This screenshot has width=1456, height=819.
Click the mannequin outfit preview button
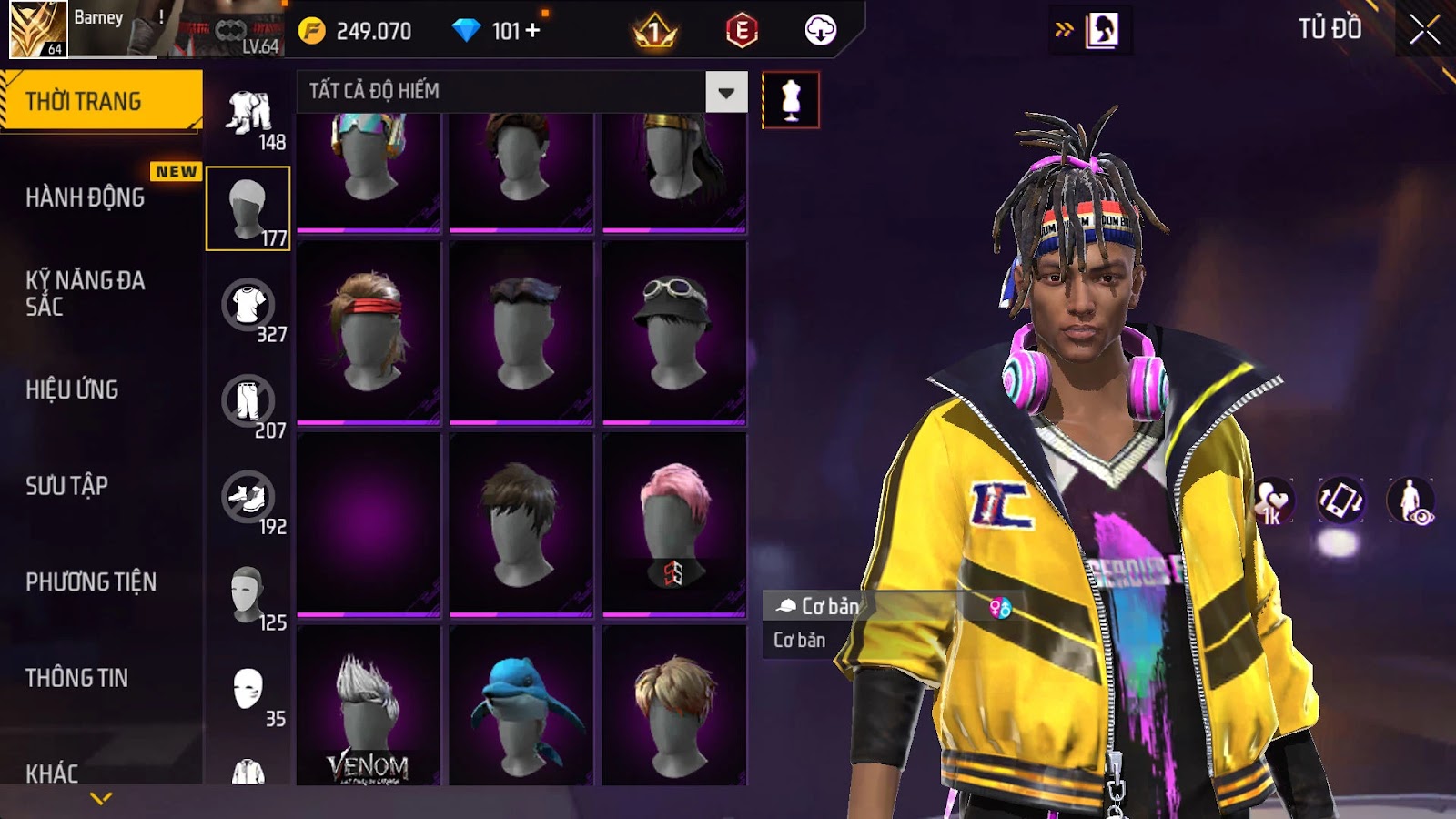pyautogui.click(x=791, y=100)
